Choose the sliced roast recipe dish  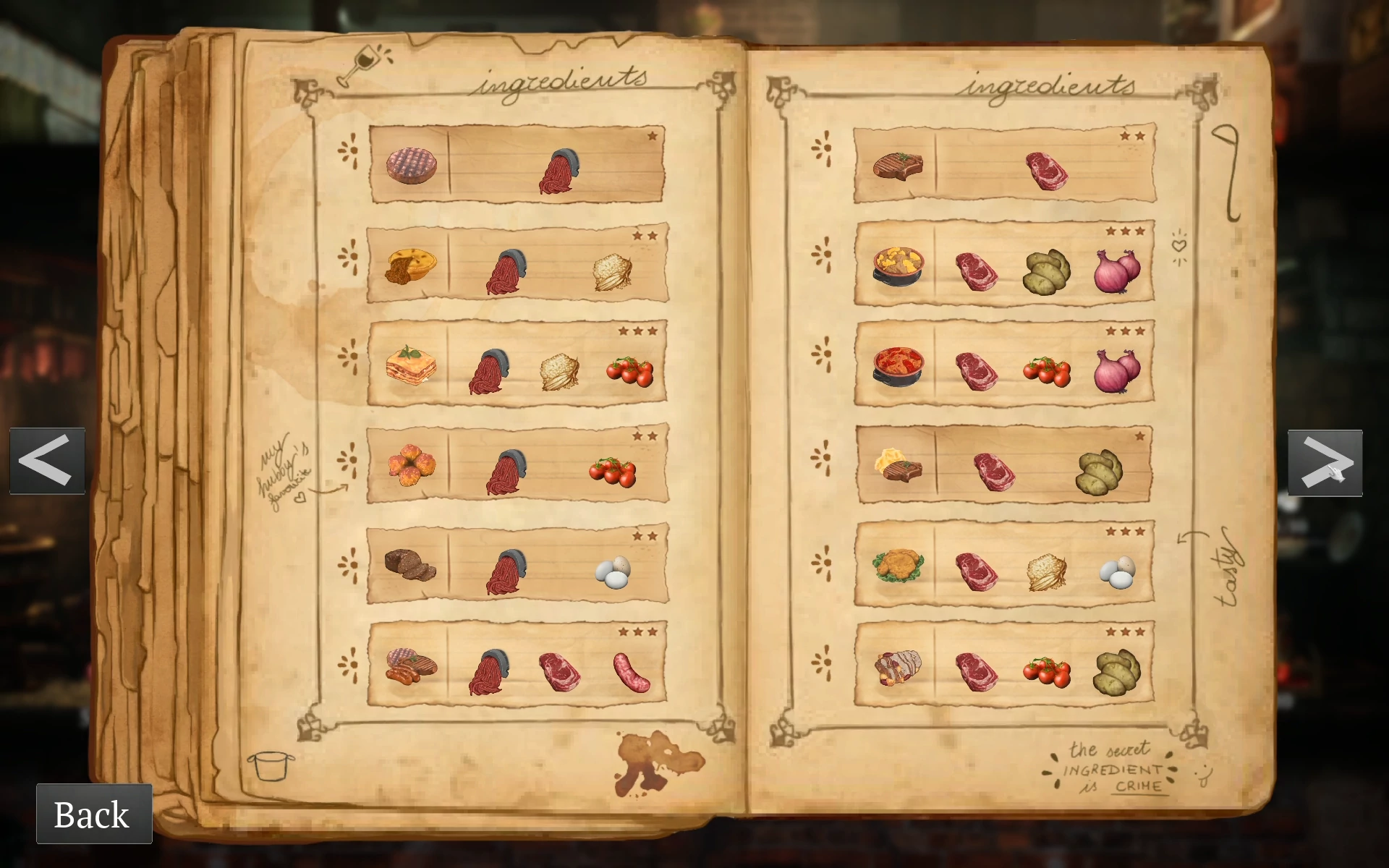pos(898,667)
